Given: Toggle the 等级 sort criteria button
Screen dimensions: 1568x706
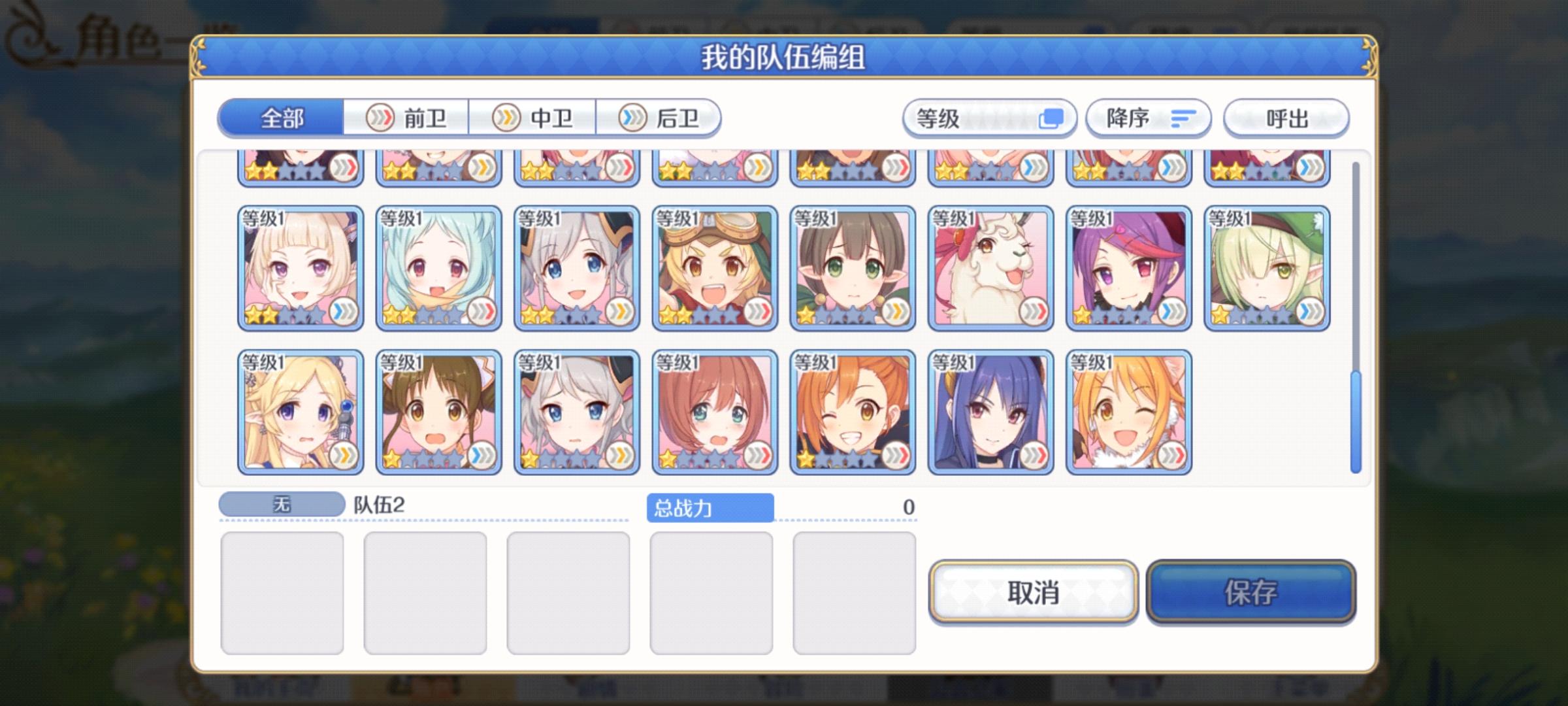Looking at the screenshot, I should click(x=990, y=118).
